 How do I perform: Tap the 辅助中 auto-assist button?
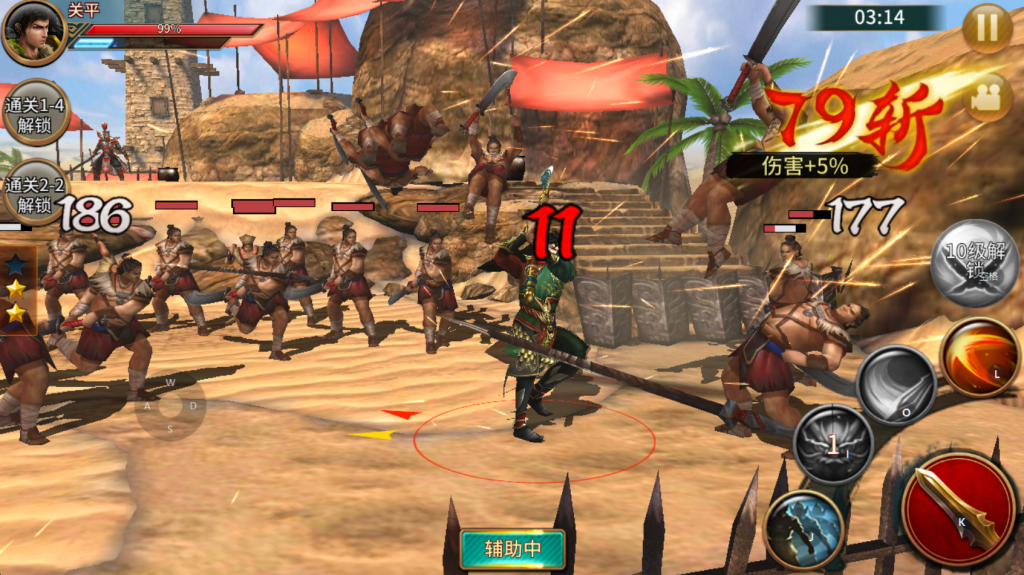[512, 548]
